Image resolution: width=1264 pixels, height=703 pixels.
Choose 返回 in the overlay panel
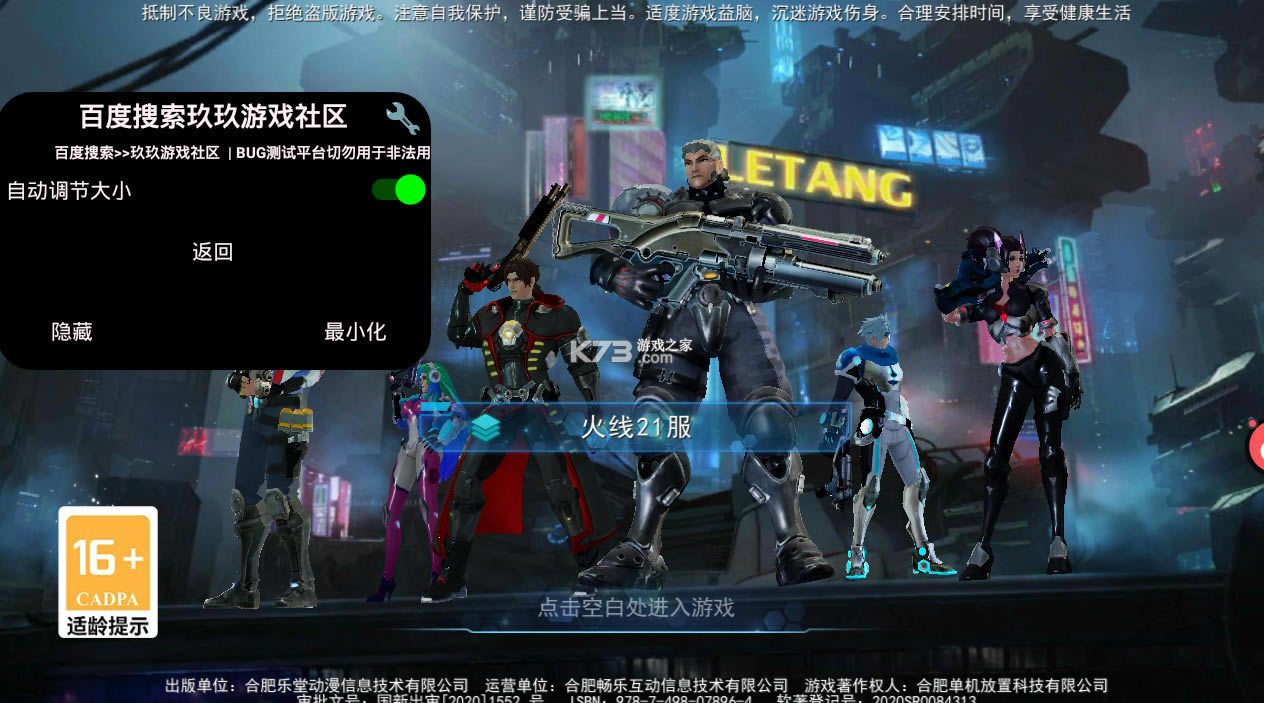tap(212, 252)
